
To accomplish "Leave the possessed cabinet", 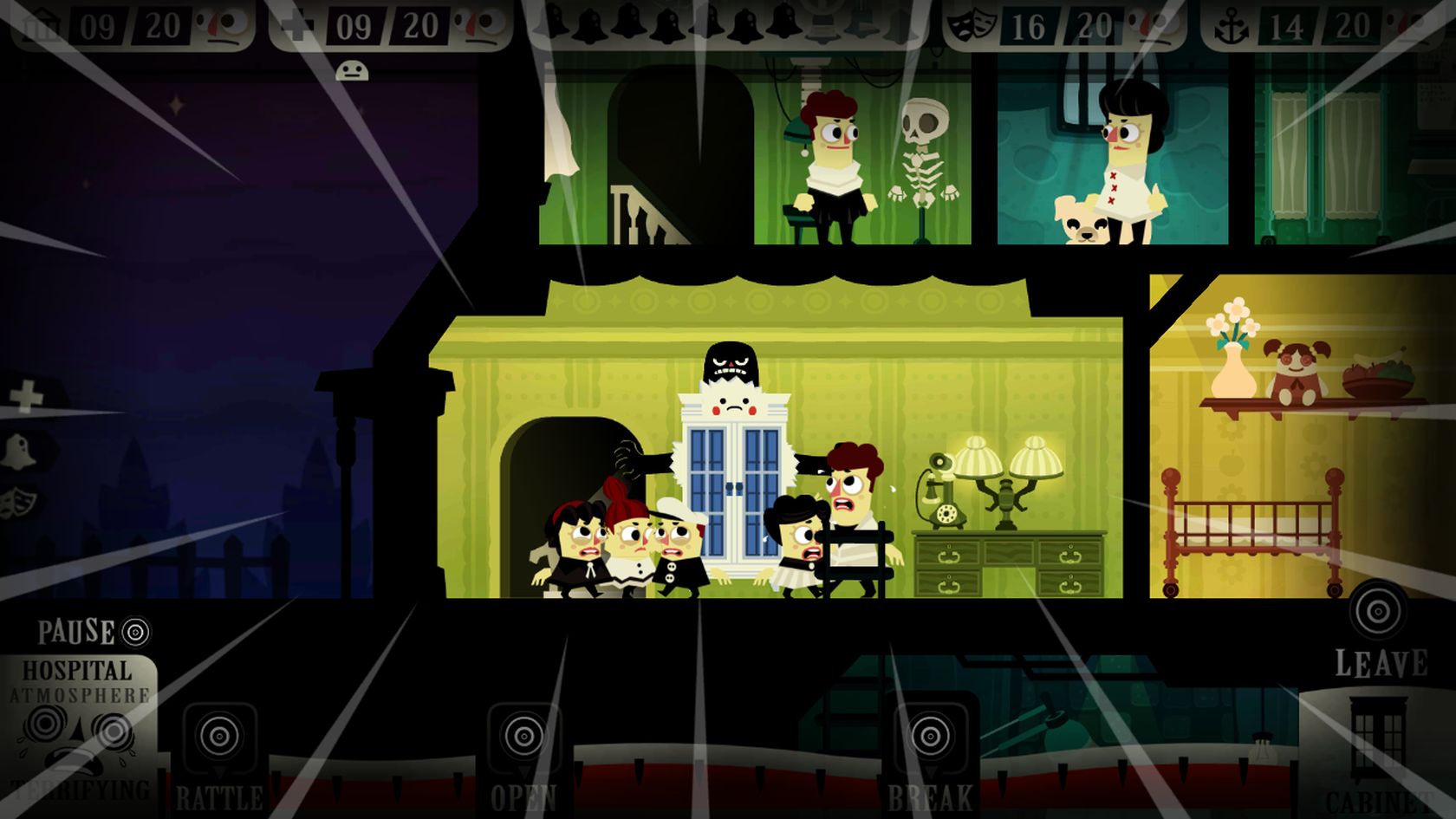I will pos(1378,612).
